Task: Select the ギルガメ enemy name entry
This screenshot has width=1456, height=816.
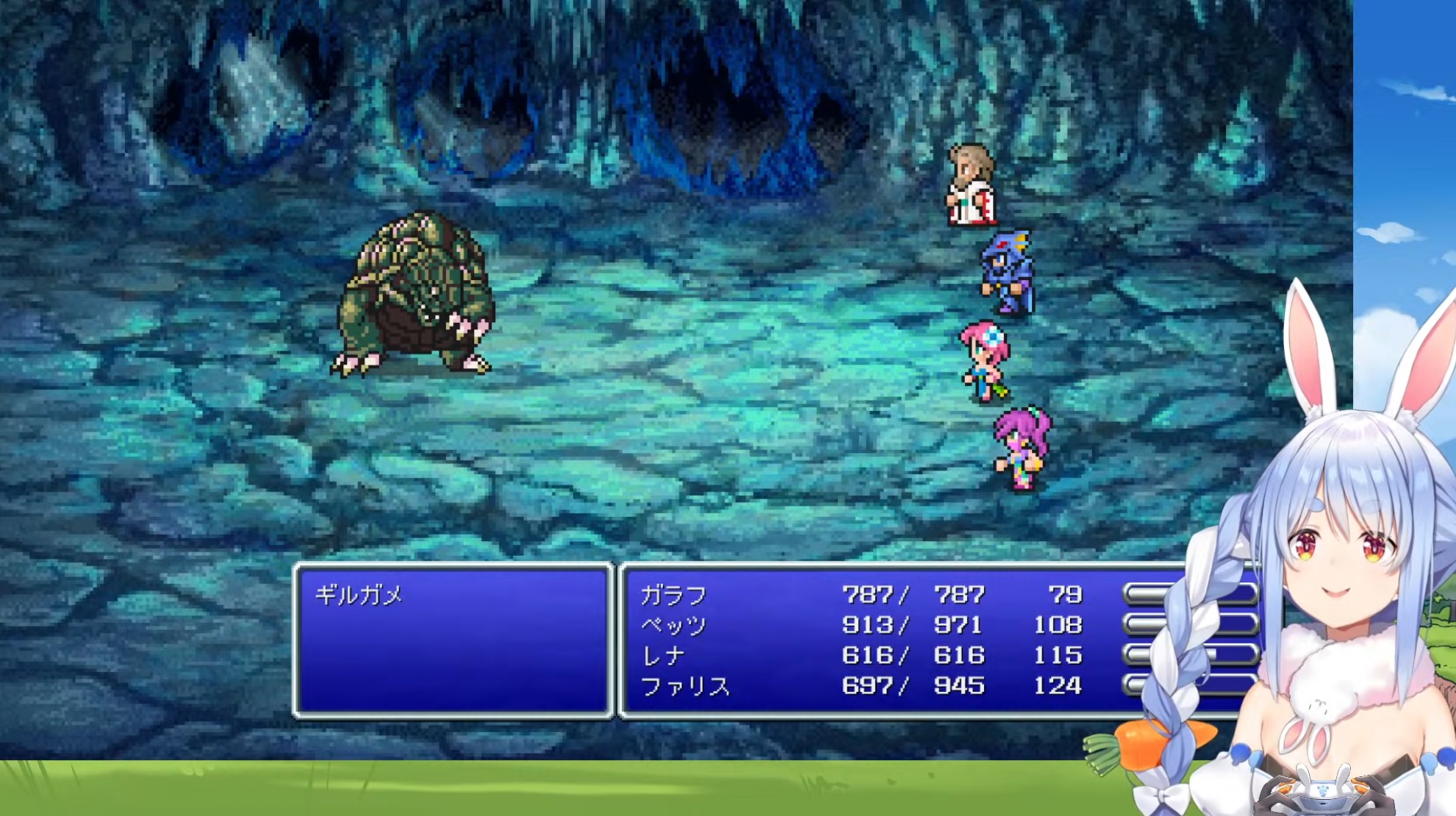Action: coord(359,595)
